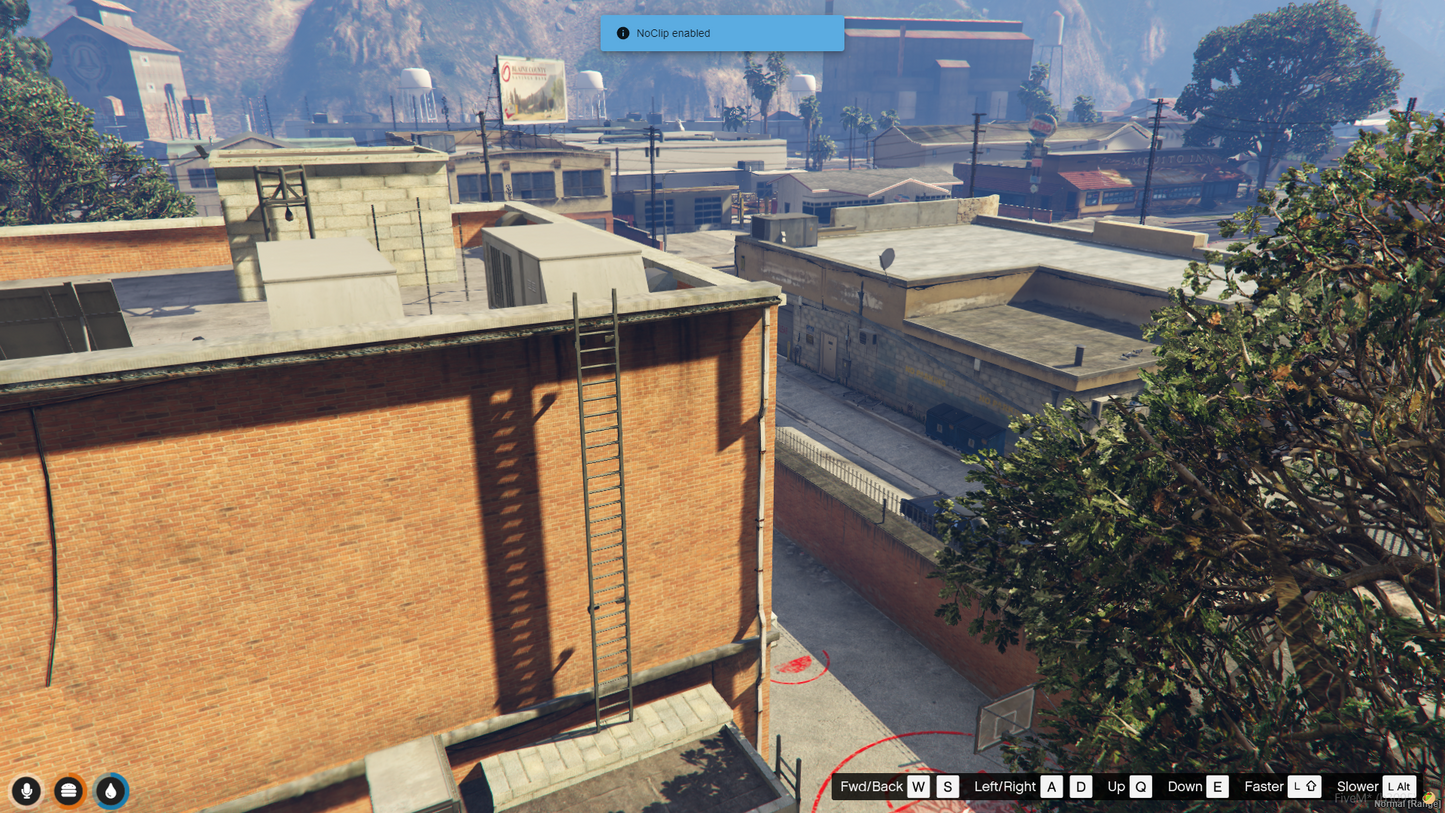Select the burger hunger icon

[x=69, y=791]
